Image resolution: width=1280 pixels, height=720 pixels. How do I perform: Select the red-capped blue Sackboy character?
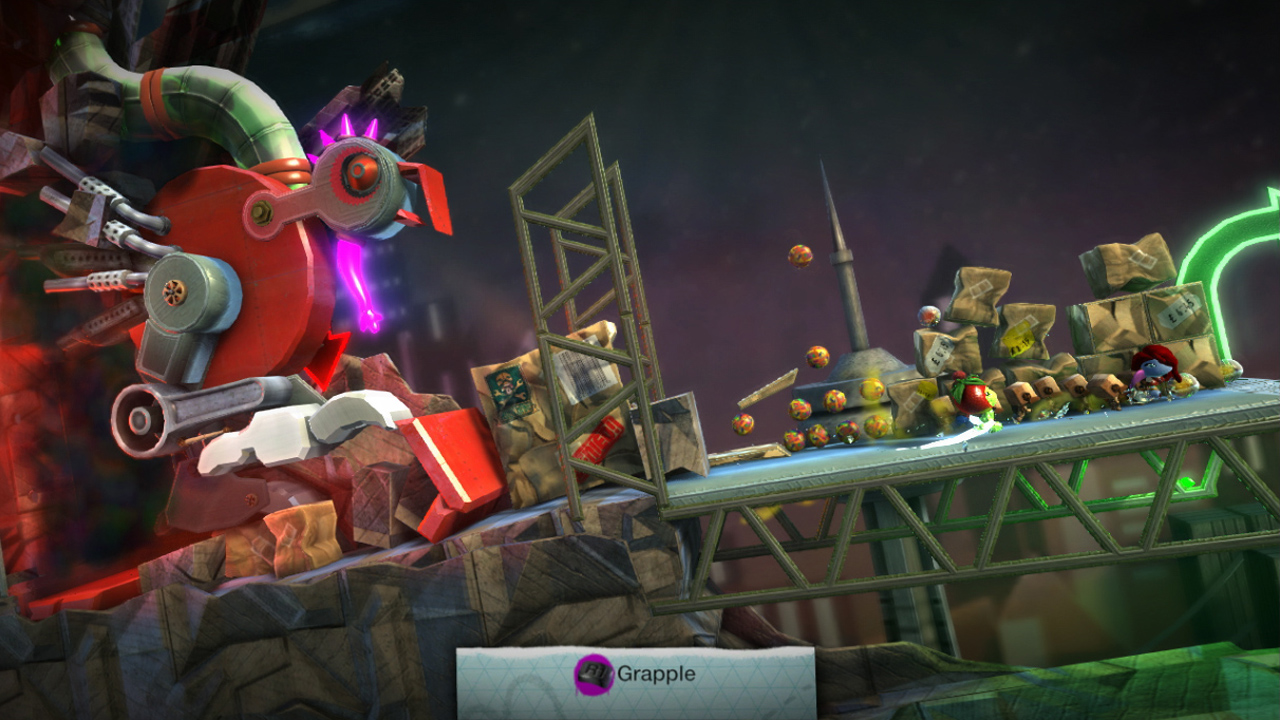(x=1152, y=370)
